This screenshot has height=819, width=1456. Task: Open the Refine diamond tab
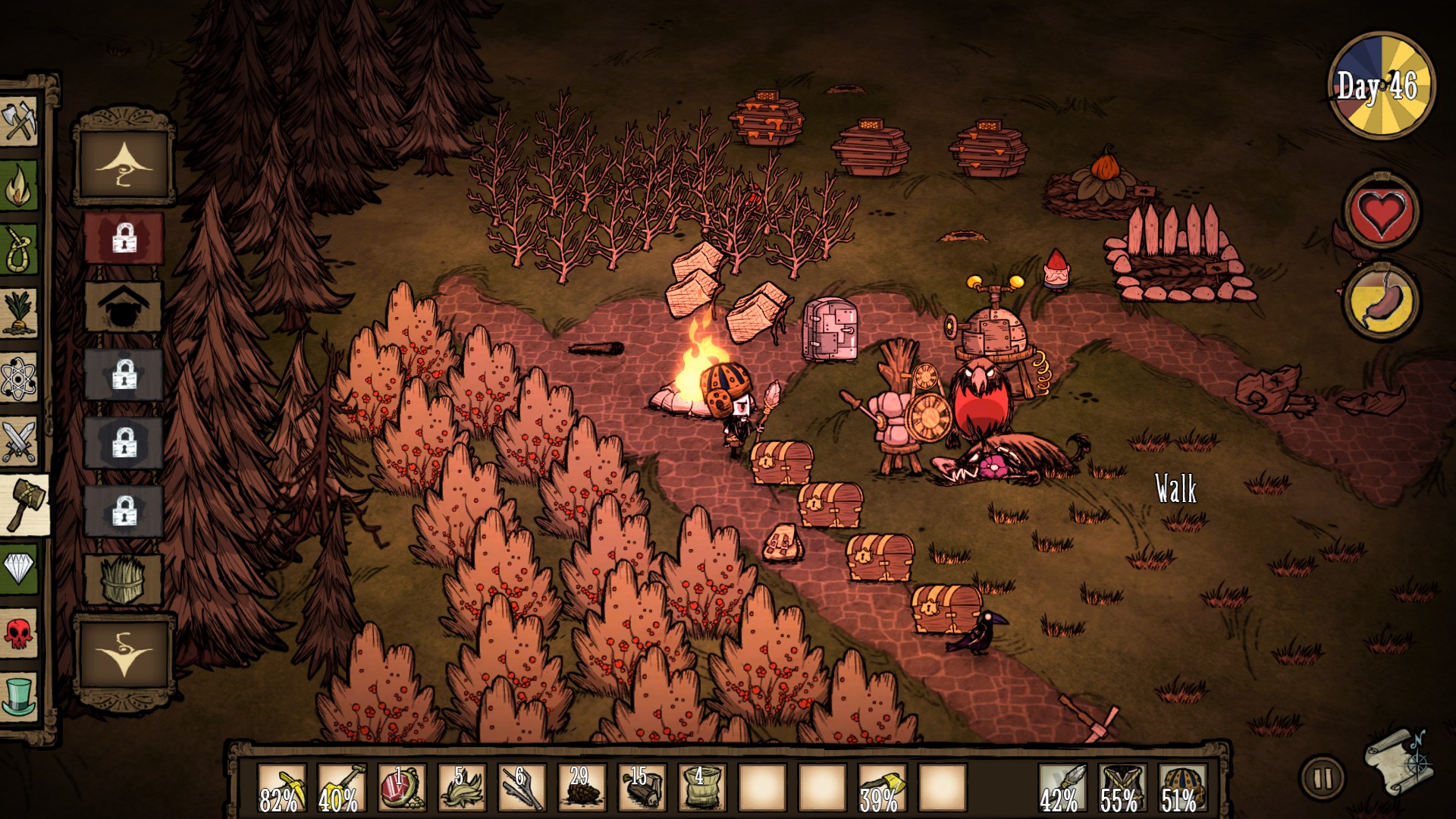pos(19,567)
